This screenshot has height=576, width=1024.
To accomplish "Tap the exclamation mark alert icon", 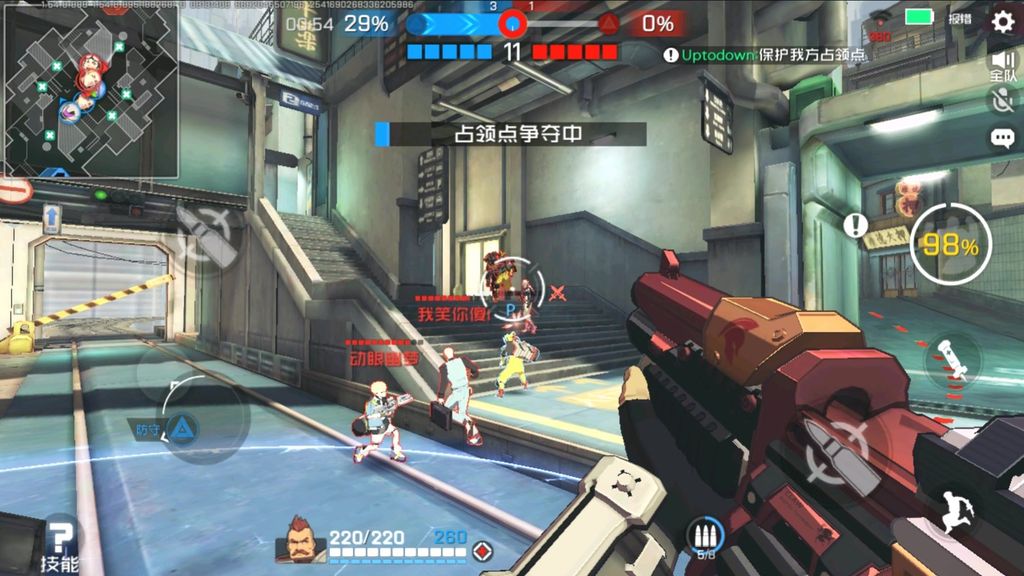I will point(854,225).
